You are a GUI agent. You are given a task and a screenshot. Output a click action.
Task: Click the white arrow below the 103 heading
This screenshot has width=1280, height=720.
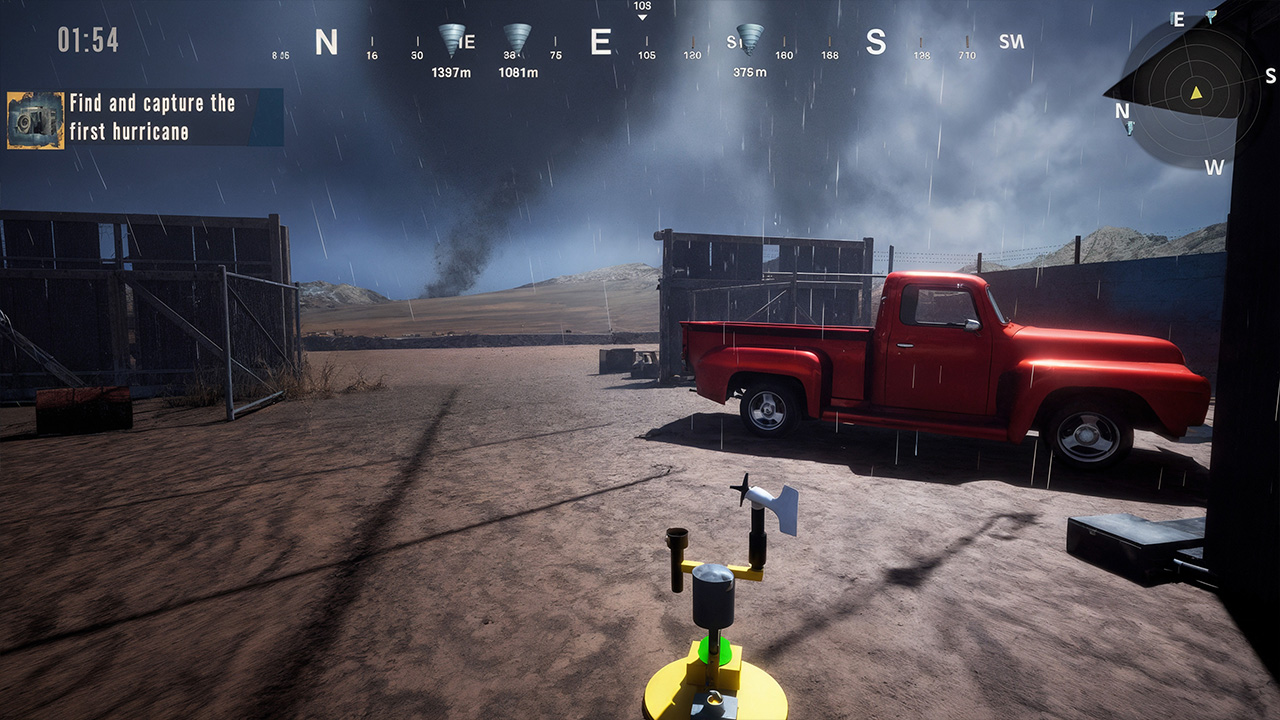[642, 17]
